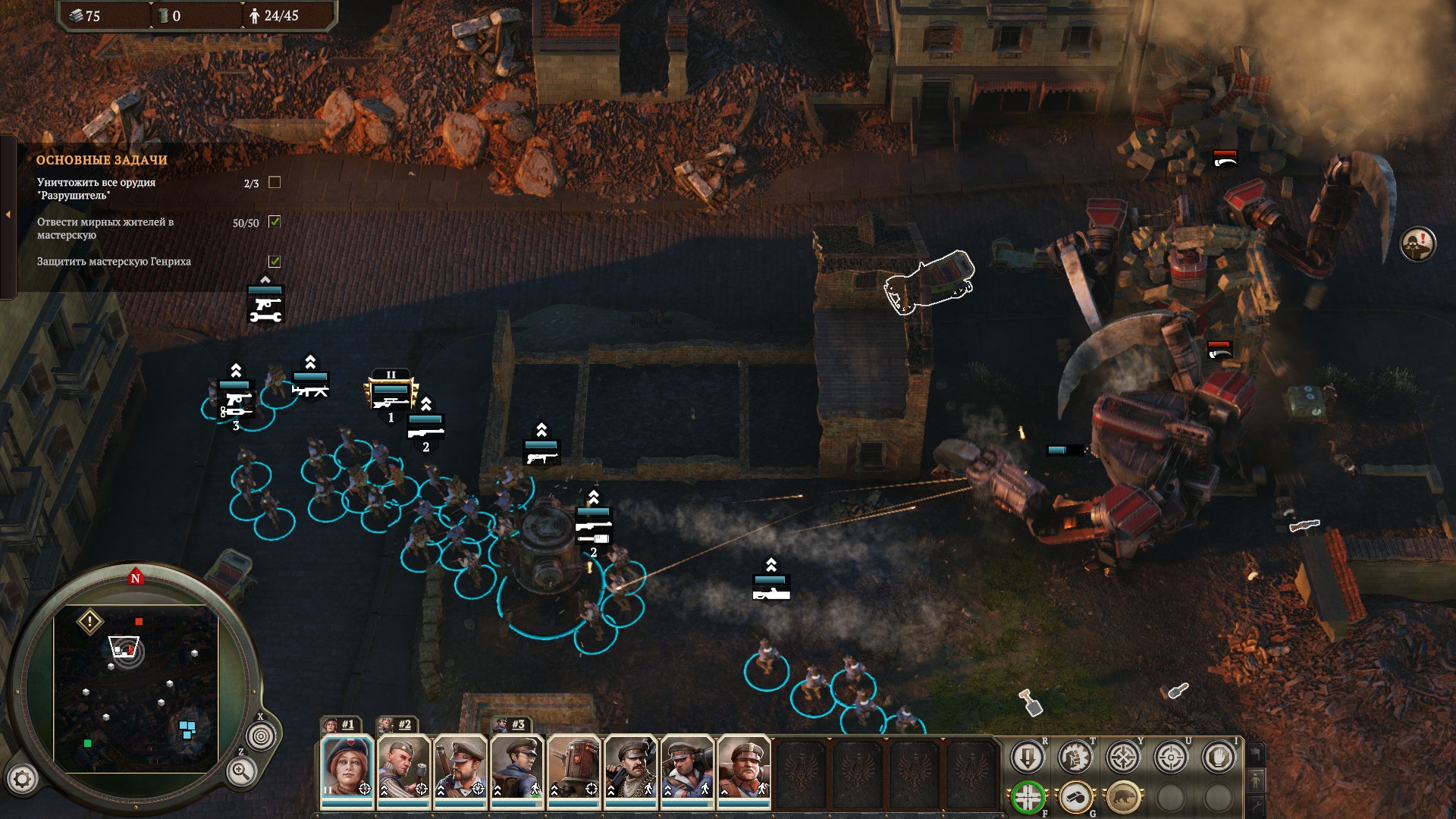Open the soldier alert notification icon
Image resolution: width=1456 pixels, height=819 pixels.
click(x=1417, y=245)
